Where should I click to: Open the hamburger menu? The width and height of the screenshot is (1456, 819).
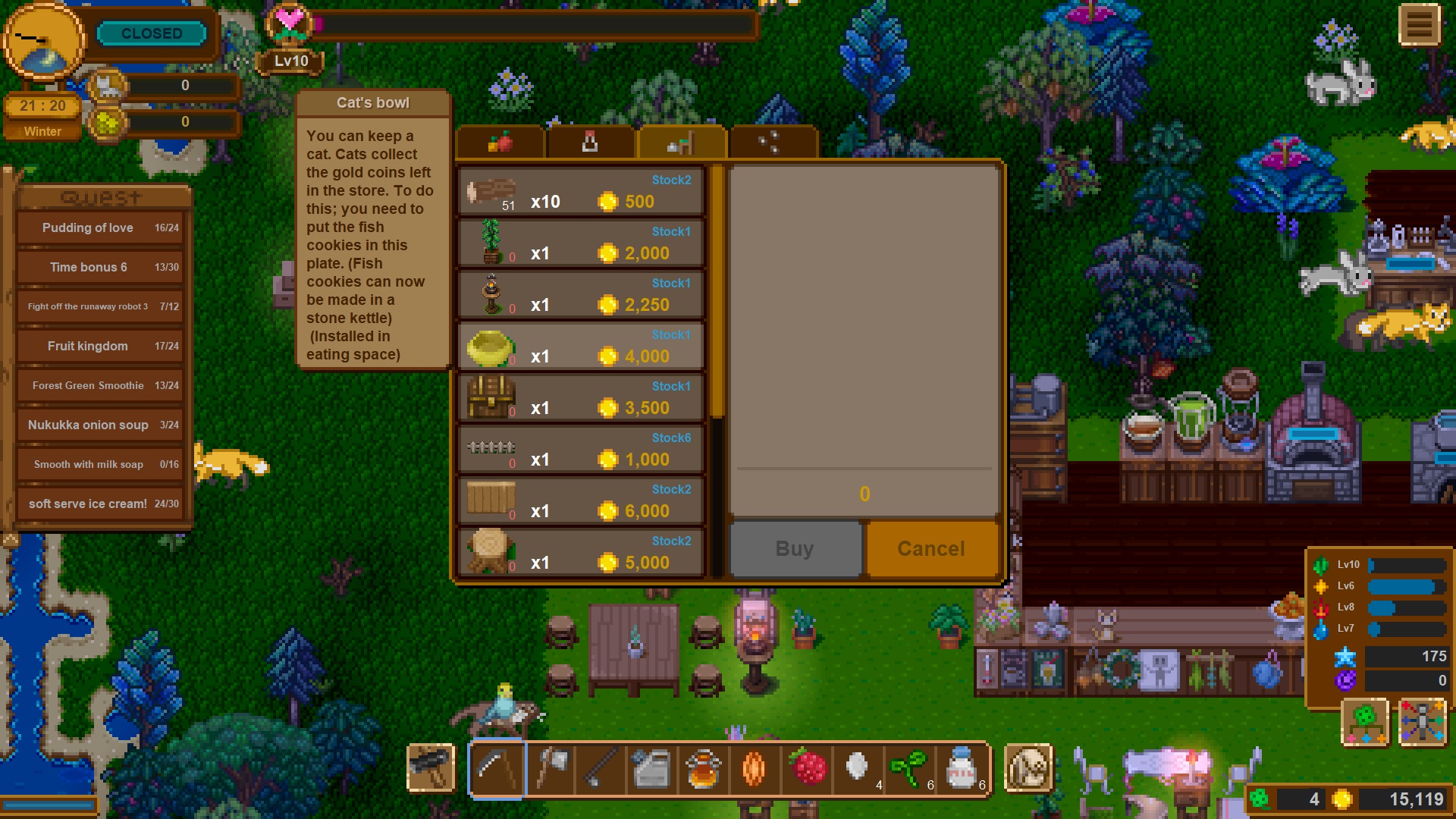pos(1419,25)
